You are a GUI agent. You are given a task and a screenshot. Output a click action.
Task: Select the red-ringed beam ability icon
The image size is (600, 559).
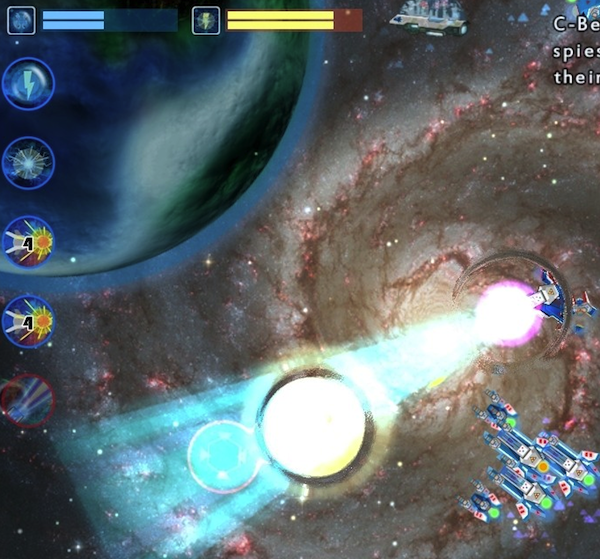pos(28,400)
